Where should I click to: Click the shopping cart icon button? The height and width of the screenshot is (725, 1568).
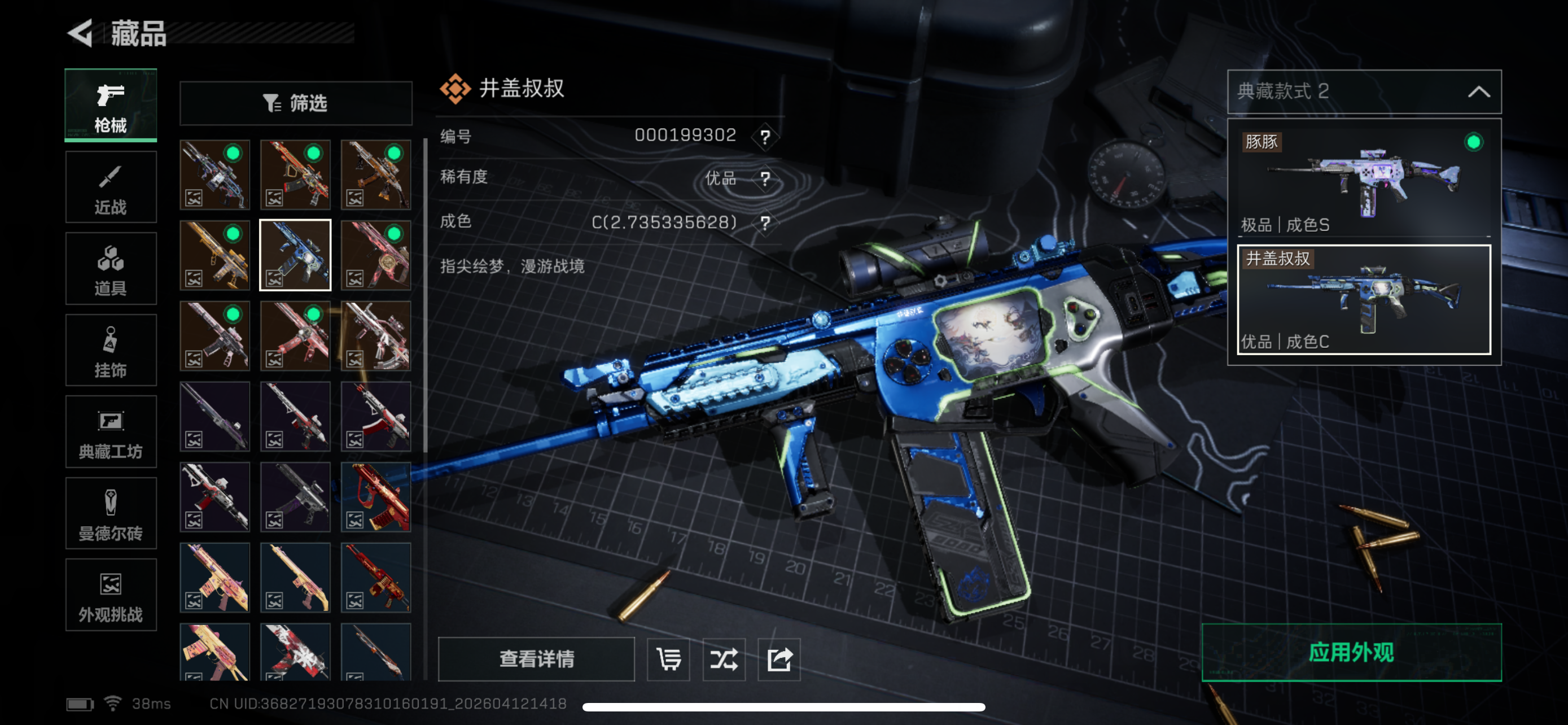(668, 658)
